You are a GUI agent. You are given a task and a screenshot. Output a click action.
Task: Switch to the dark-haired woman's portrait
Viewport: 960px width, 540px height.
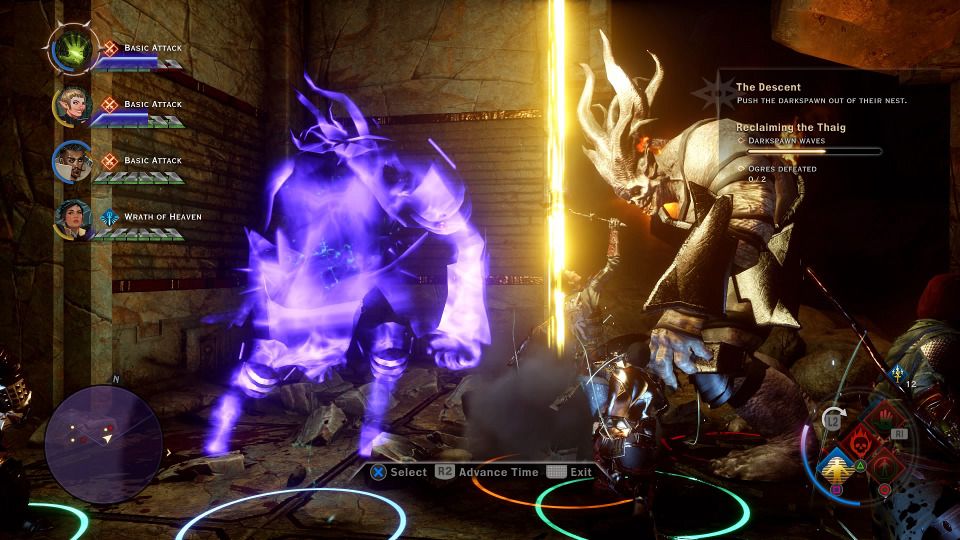click(x=74, y=216)
